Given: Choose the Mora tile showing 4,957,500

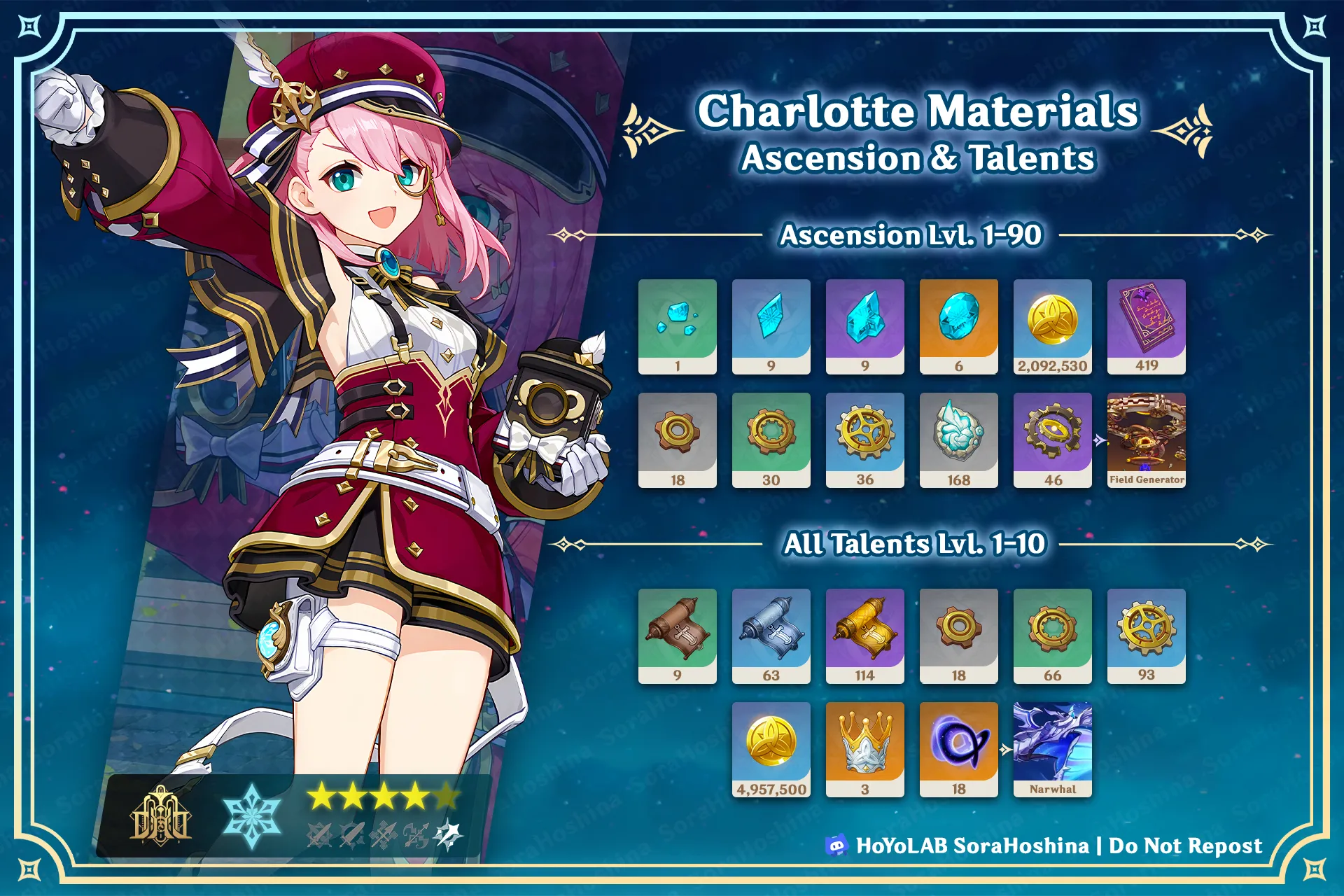Looking at the screenshot, I should coord(771,749).
